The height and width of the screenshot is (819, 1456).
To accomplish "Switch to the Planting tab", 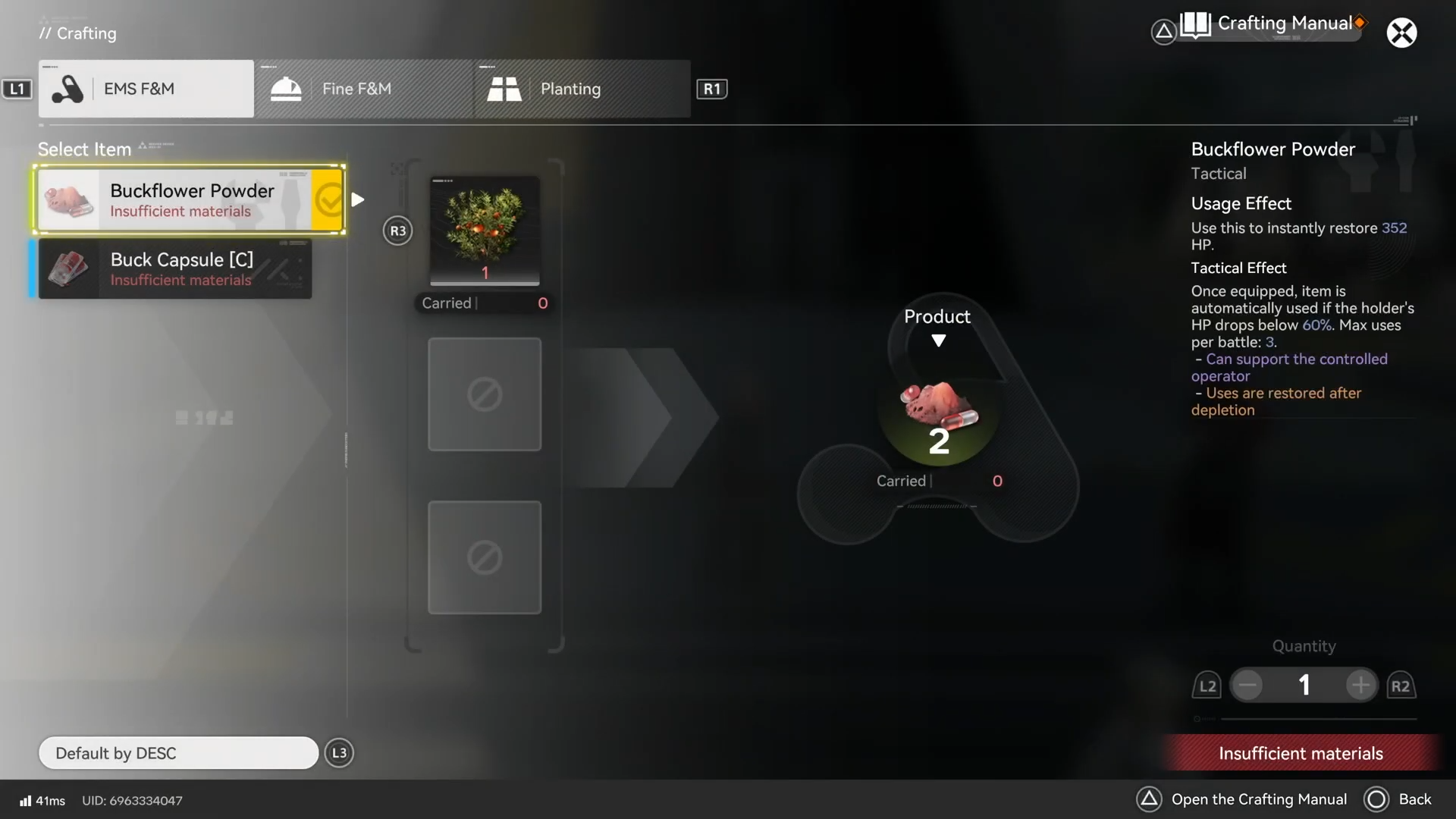I will tap(582, 89).
